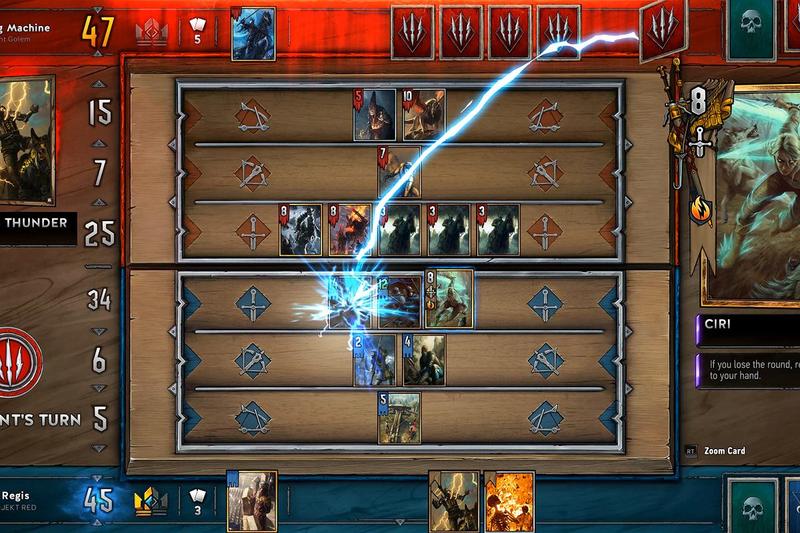Viewport: 800px width, 533px height.
Task: Play the fiery skeleton card from your hand
Action: tap(509, 500)
